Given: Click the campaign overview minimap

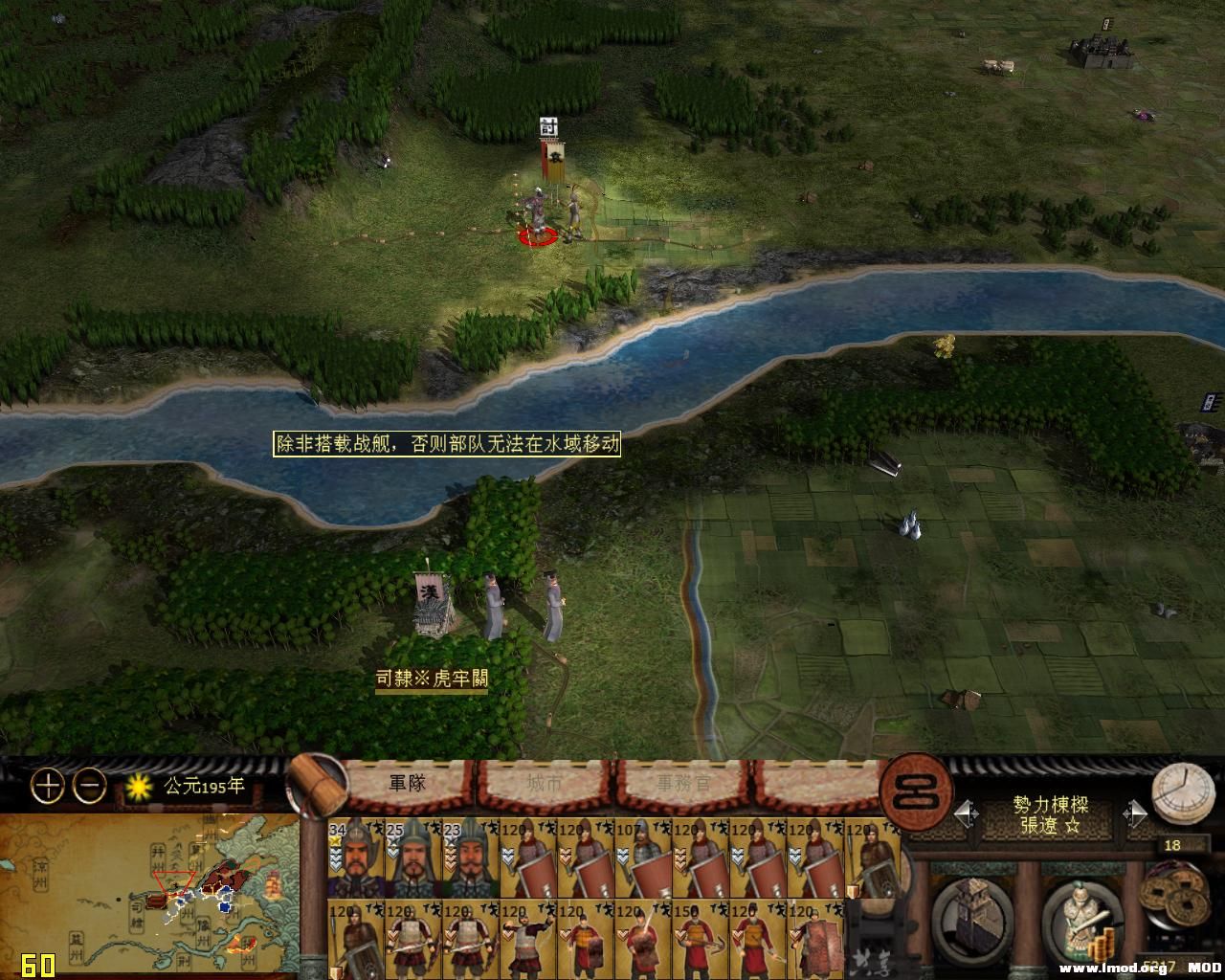Looking at the screenshot, I should click(148, 895).
